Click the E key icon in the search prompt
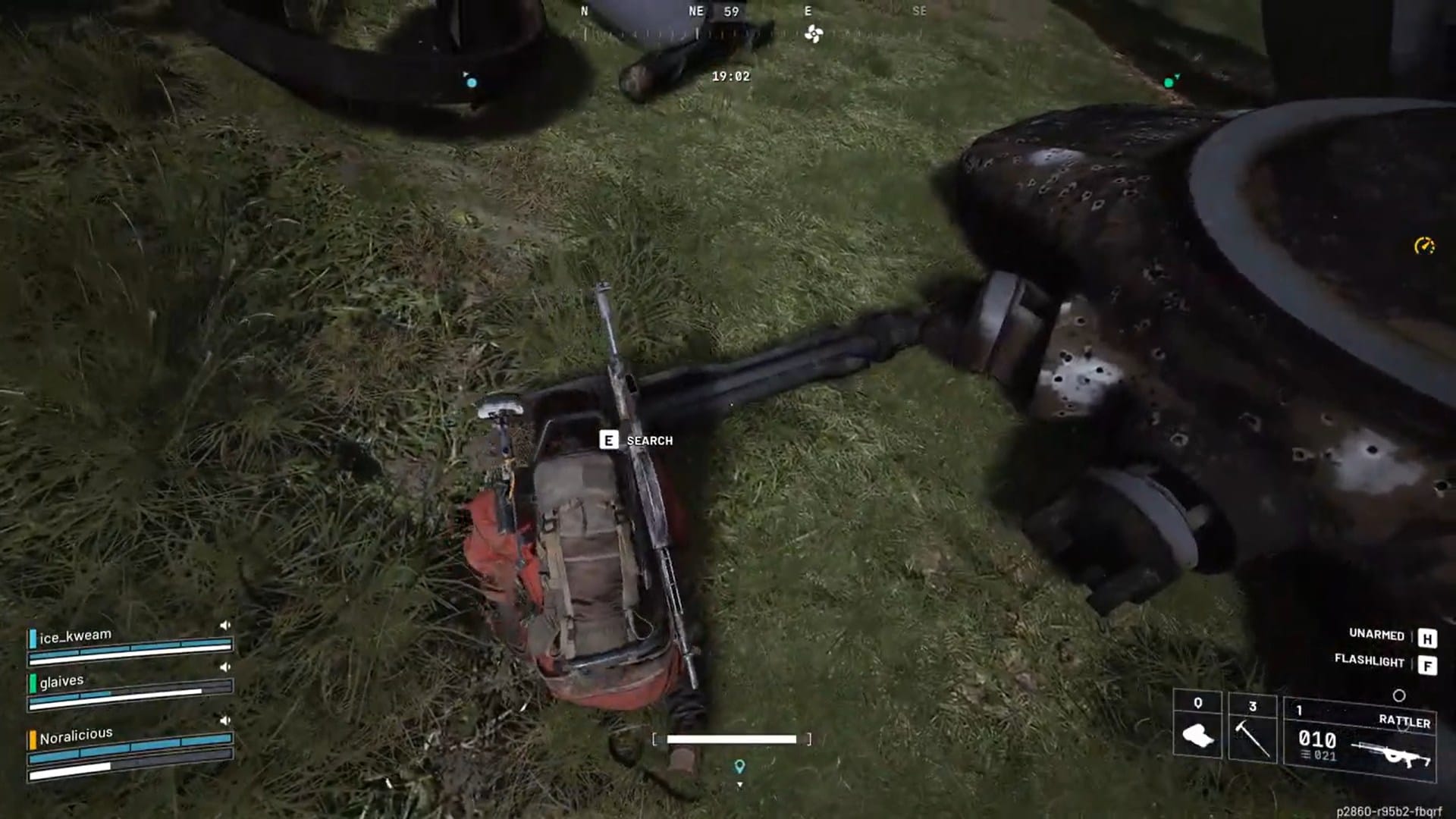This screenshot has width=1456, height=819. [607, 440]
